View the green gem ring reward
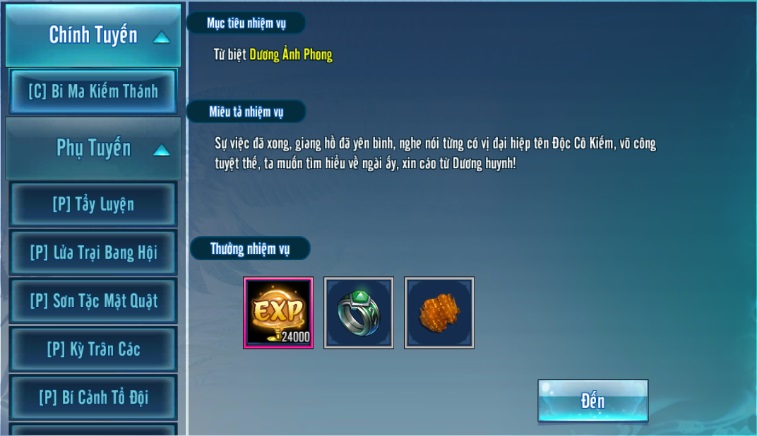This screenshot has width=757, height=436. (359, 313)
